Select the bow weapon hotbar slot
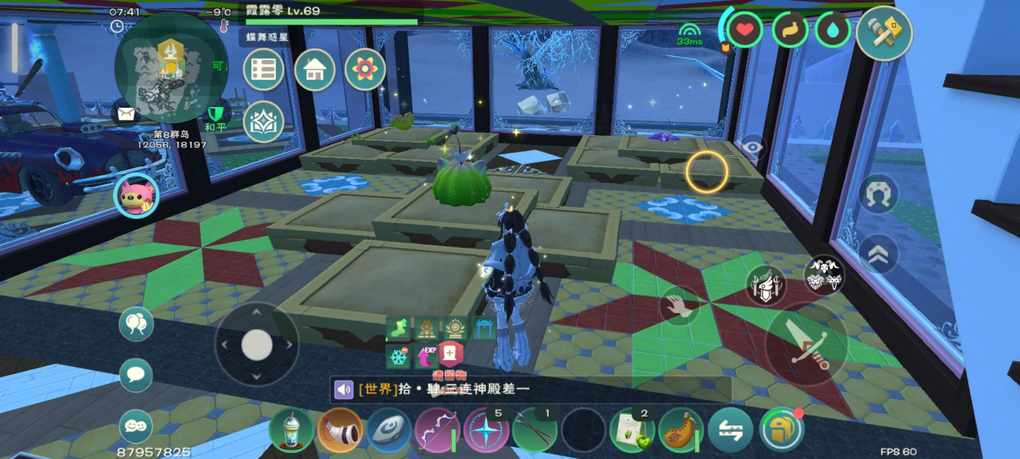 [437, 430]
